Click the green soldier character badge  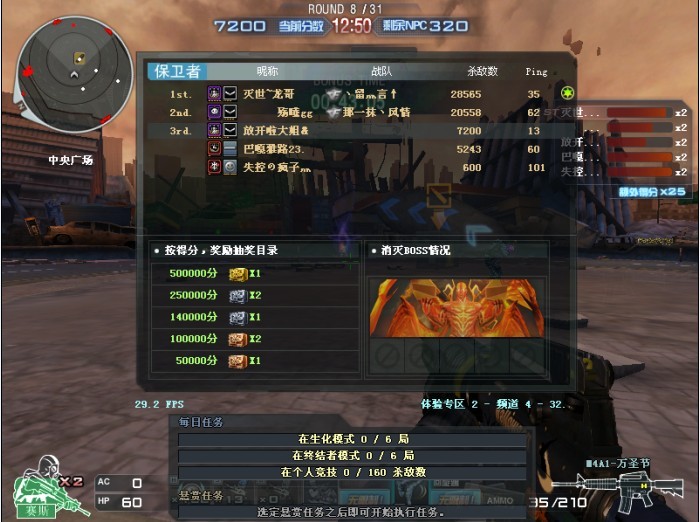click(38, 486)
